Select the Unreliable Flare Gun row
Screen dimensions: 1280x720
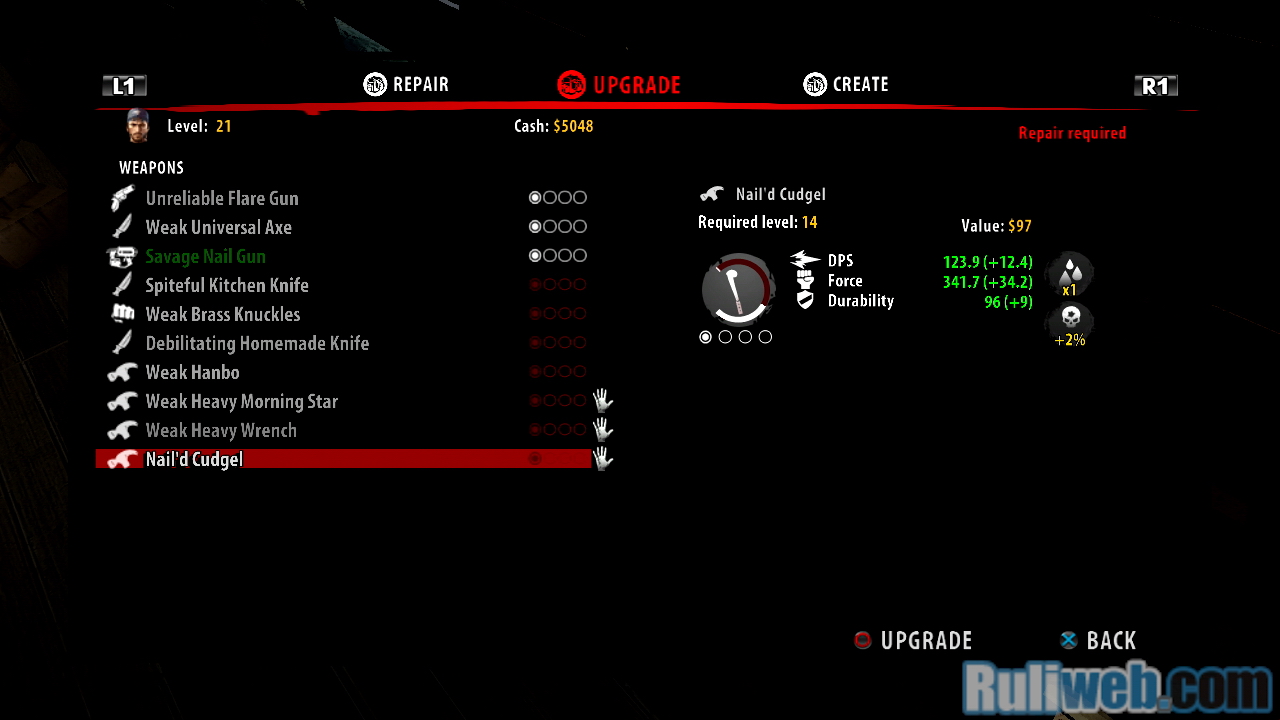[222, 198]
